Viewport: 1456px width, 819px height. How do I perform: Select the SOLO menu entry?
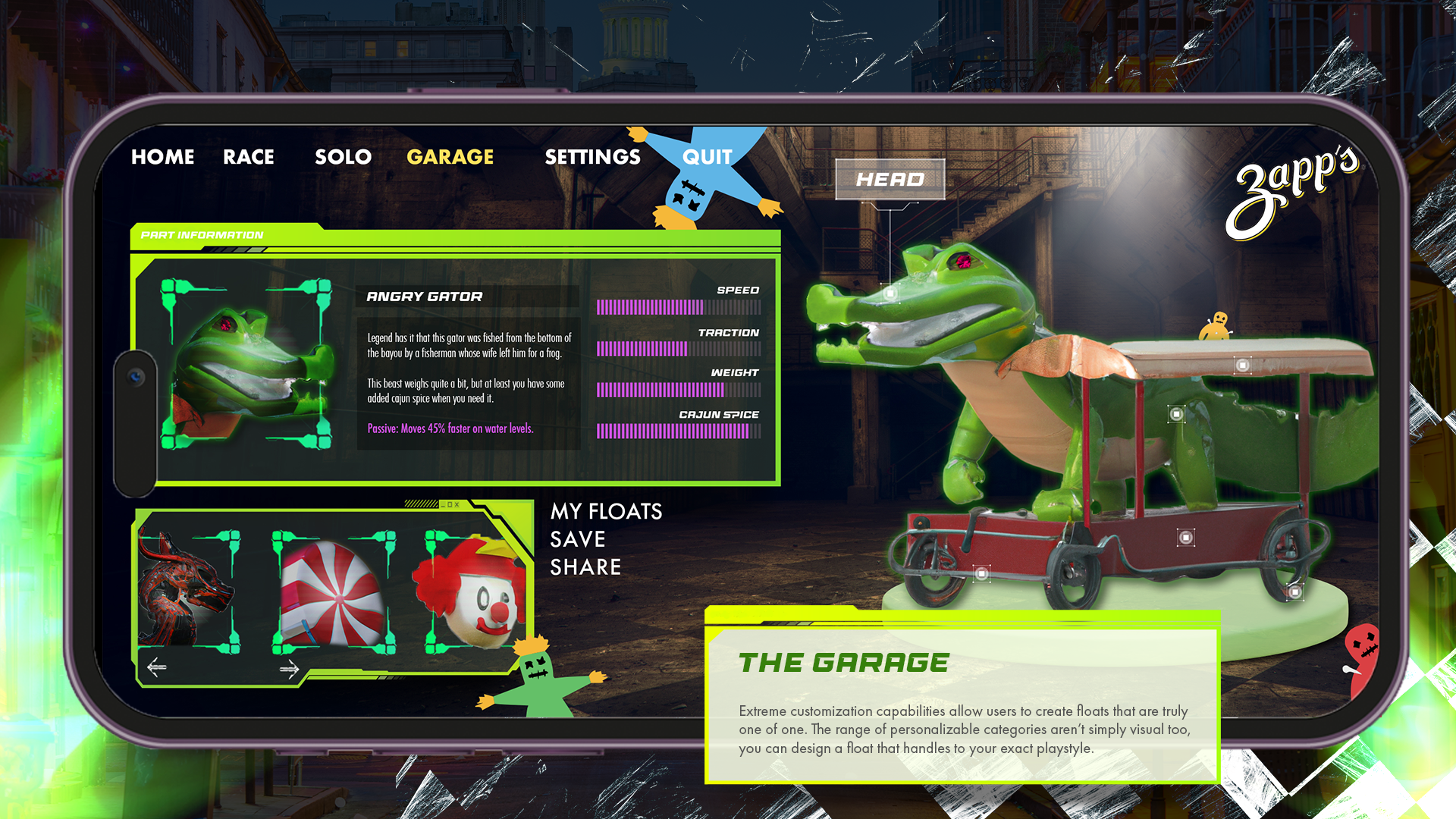(343, 157)
